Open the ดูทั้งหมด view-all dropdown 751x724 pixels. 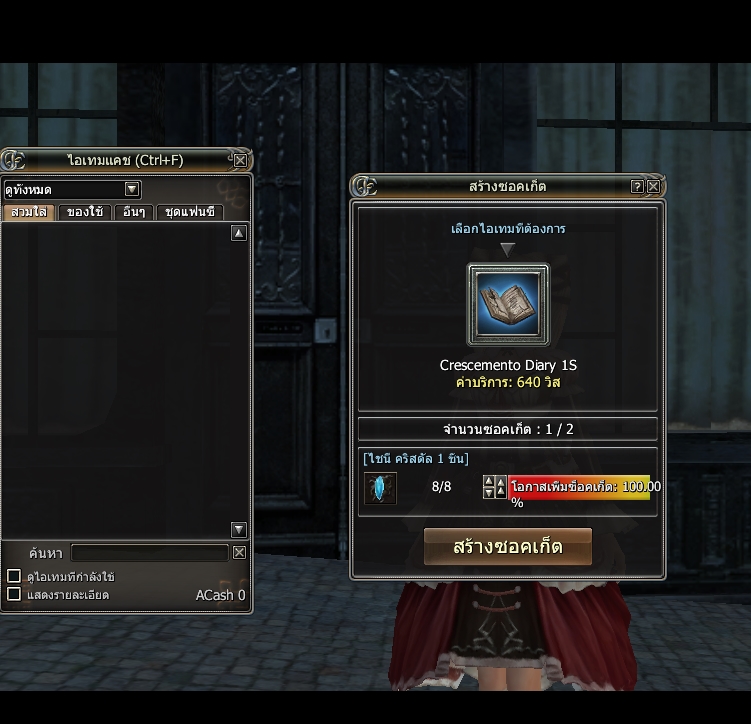coord(132,189)
